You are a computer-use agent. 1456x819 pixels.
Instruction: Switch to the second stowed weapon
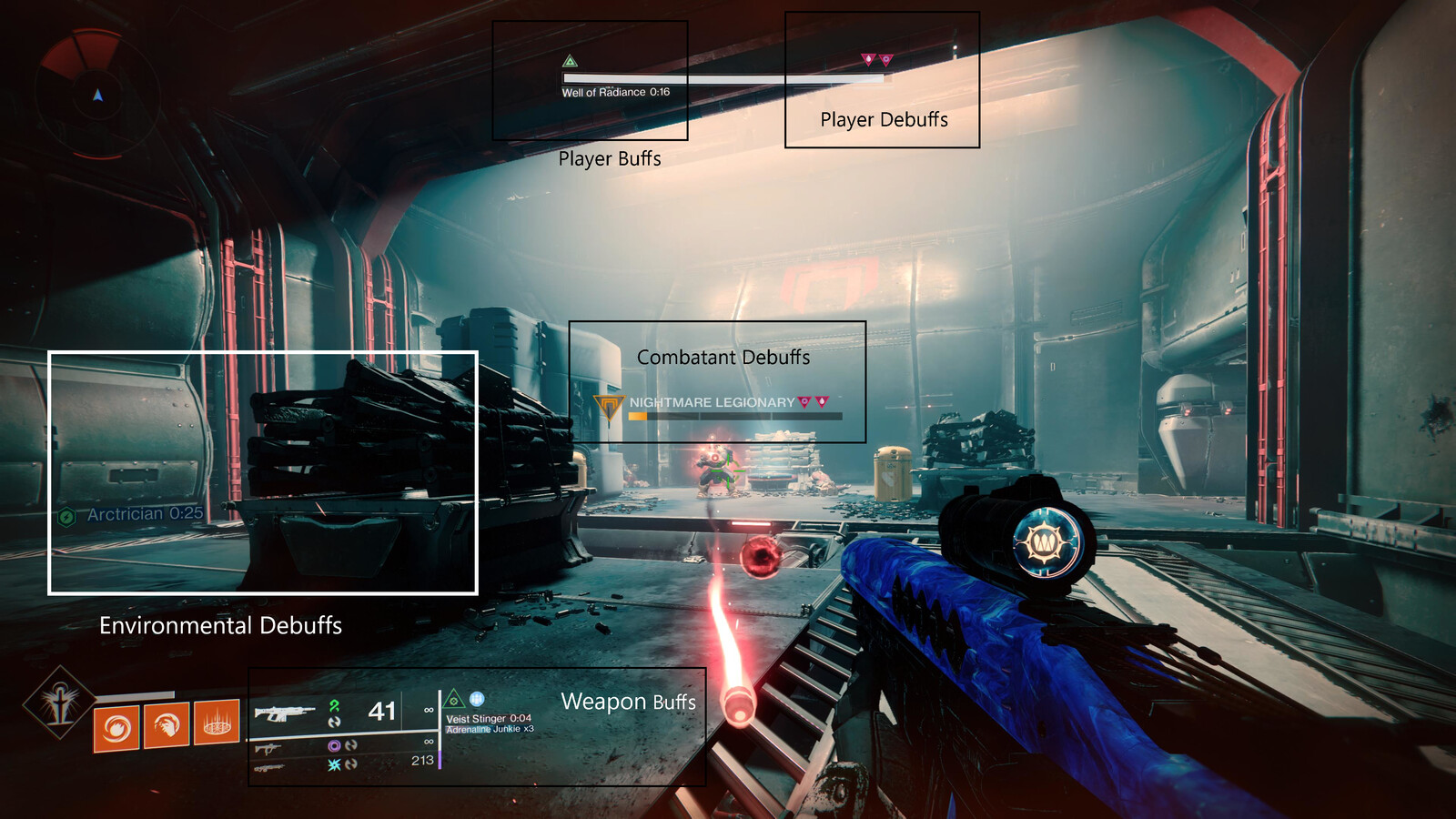pos(268,748)
